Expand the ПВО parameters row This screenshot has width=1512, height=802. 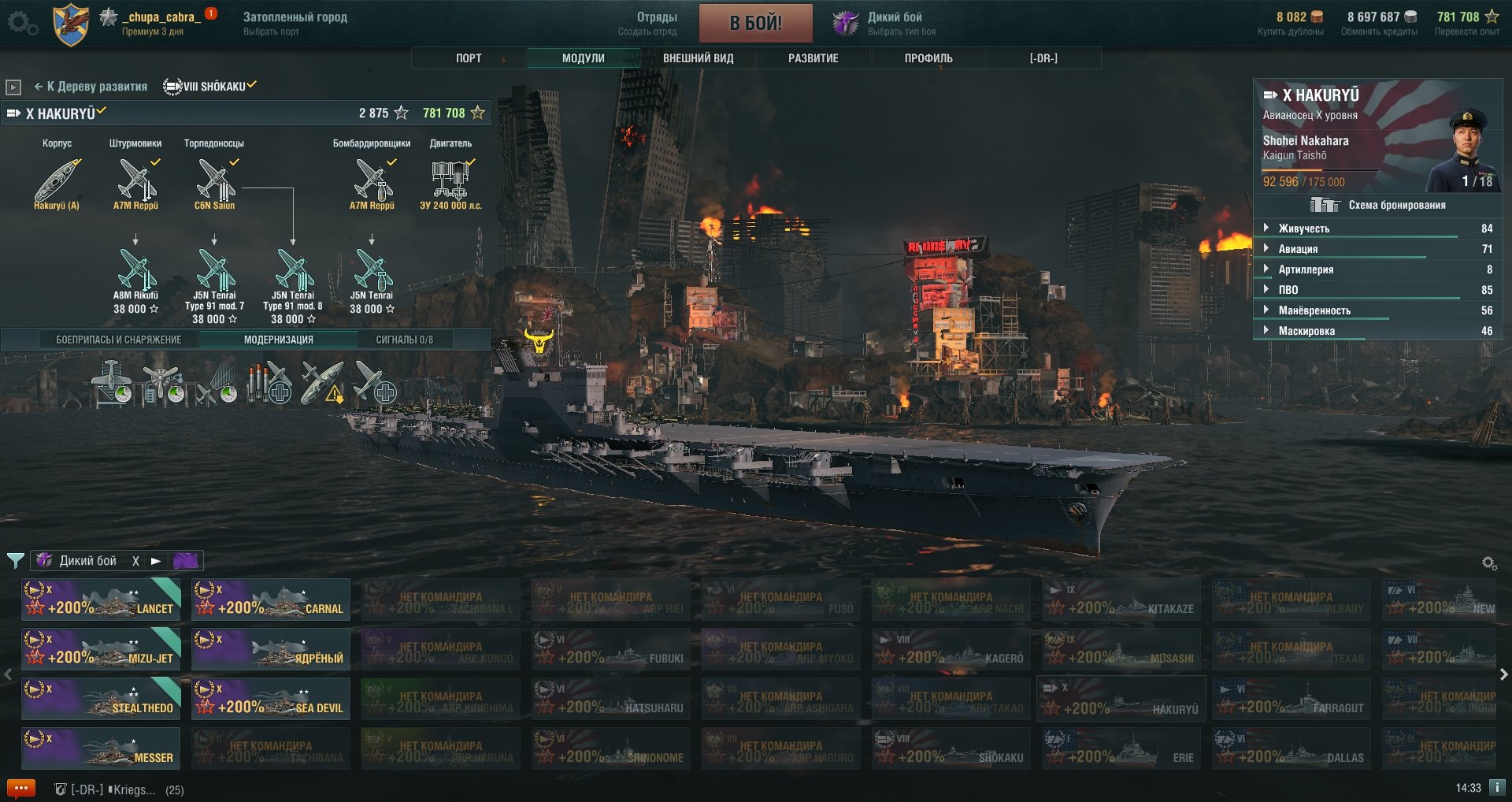coord(1288,290)
